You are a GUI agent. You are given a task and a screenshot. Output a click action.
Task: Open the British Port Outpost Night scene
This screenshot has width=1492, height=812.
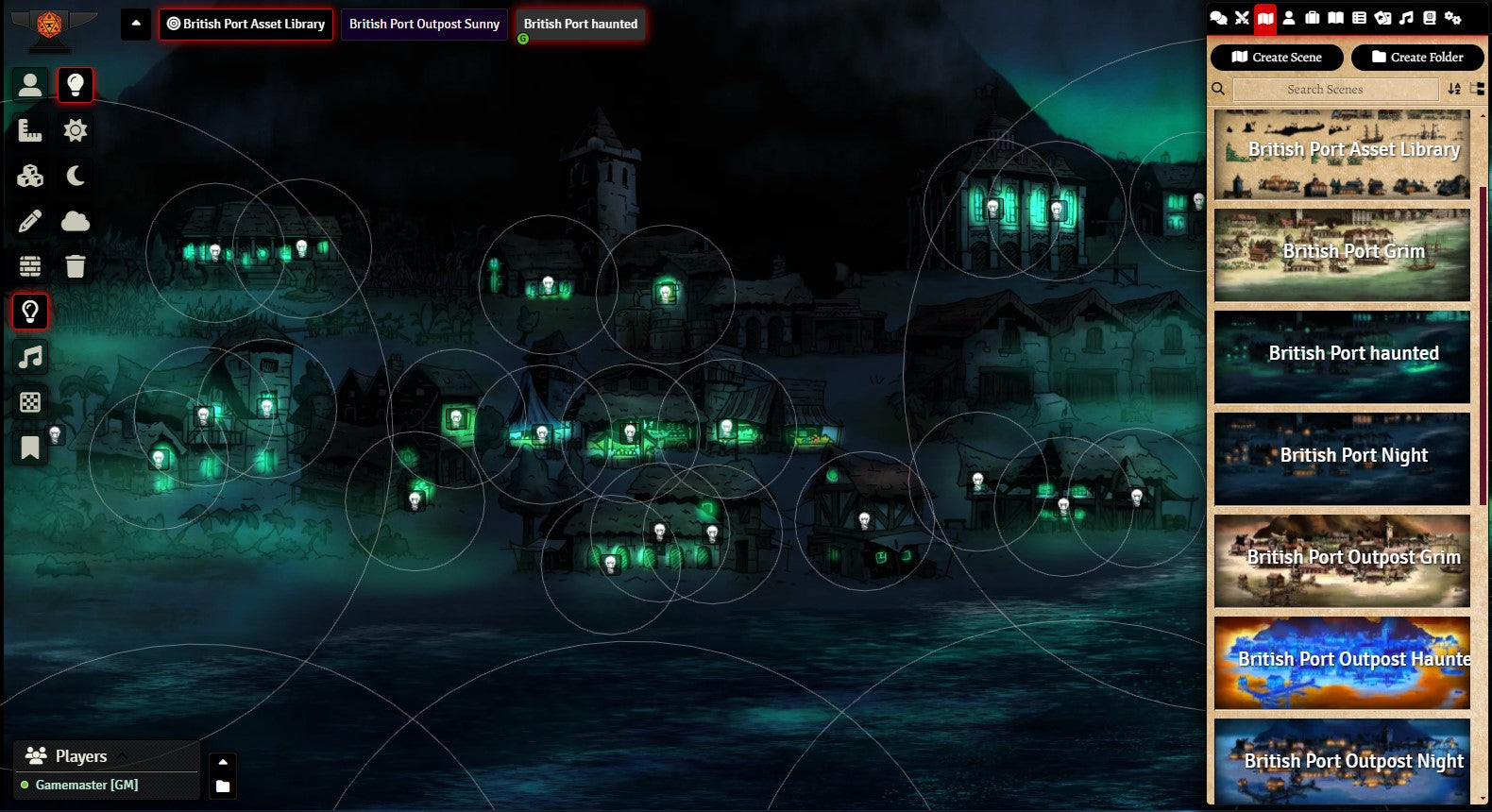click(1342, 761)
